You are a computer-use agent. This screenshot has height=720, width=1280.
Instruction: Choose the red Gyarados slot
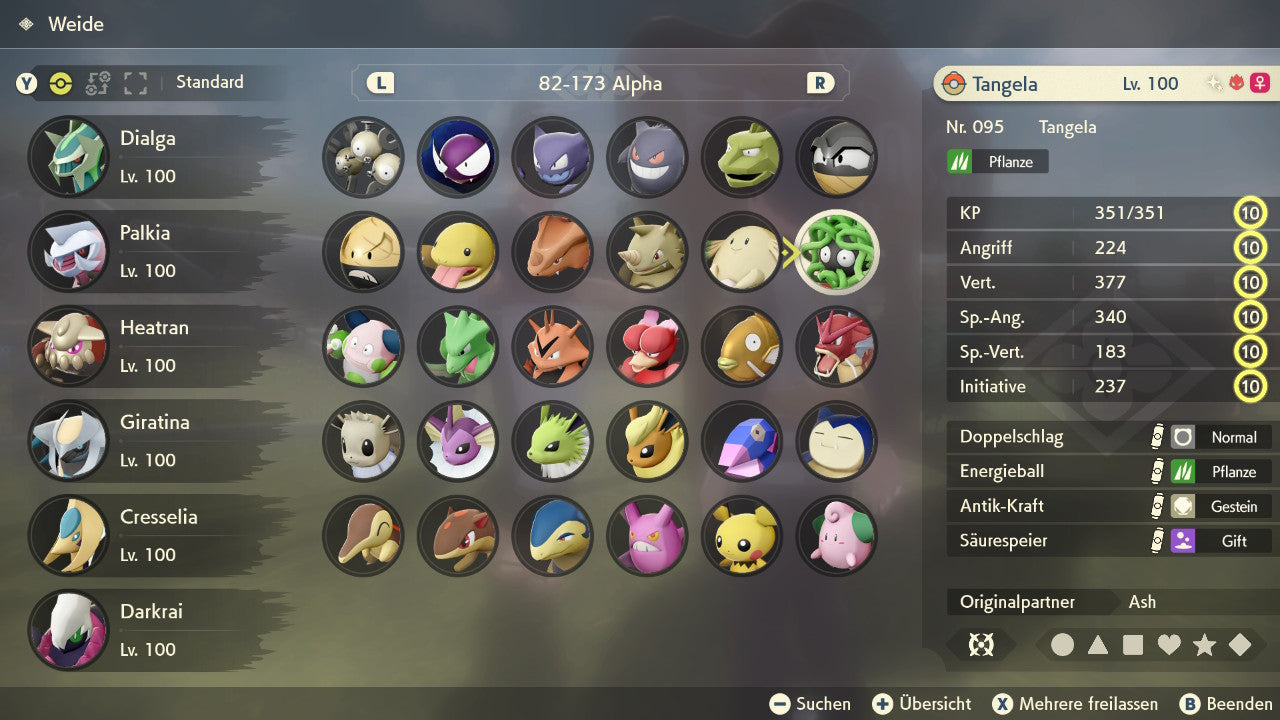pyautogui.click(x=837, y=346)
